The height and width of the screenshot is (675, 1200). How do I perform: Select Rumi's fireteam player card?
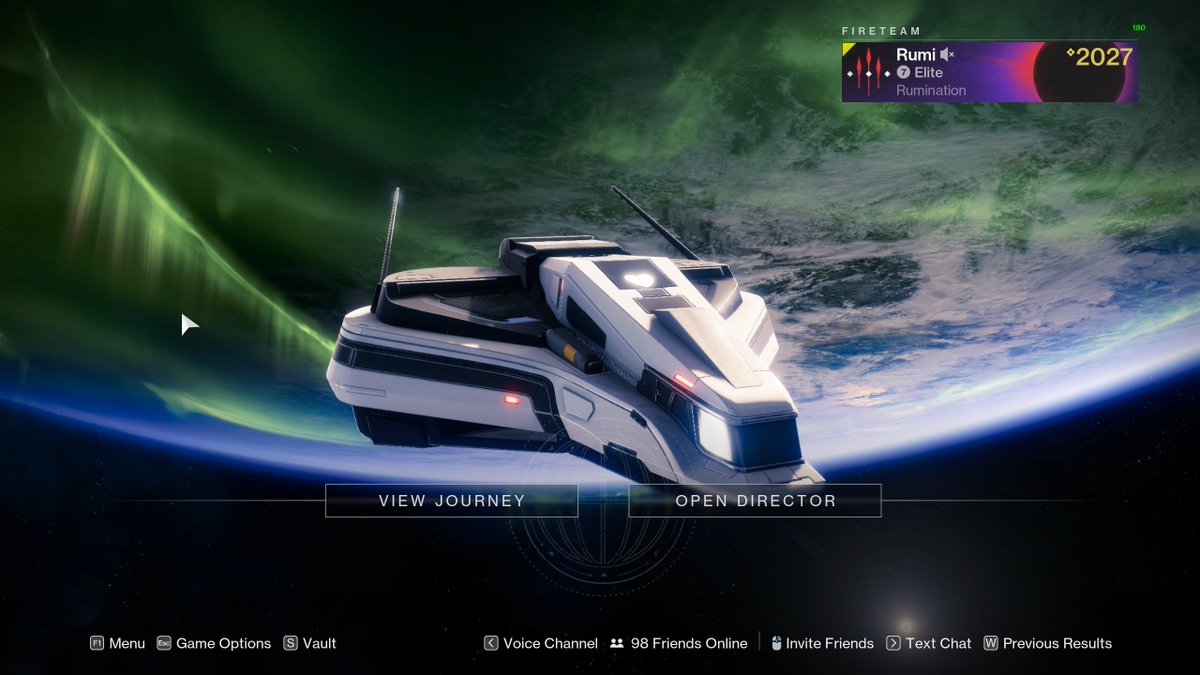pyautogui.click(x=989, y=72)
